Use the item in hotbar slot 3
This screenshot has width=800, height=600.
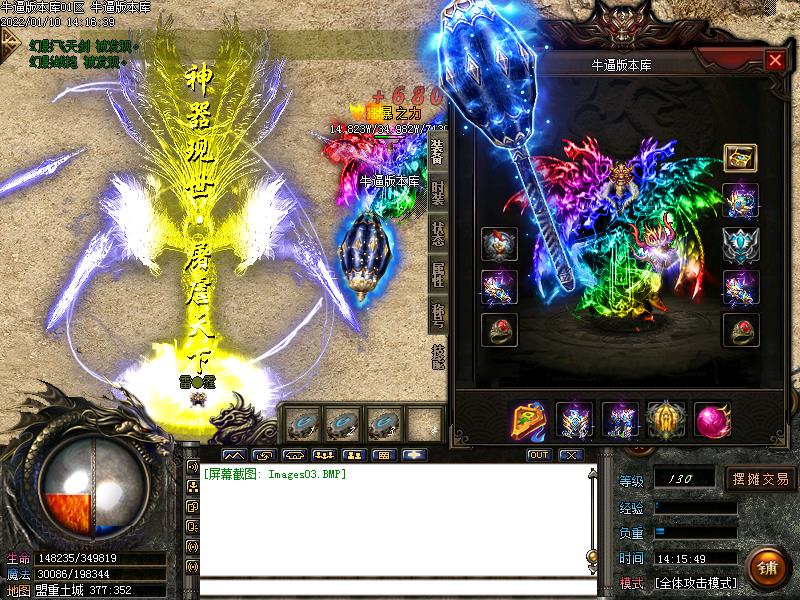pyautogui.click(x=385, y=423)
